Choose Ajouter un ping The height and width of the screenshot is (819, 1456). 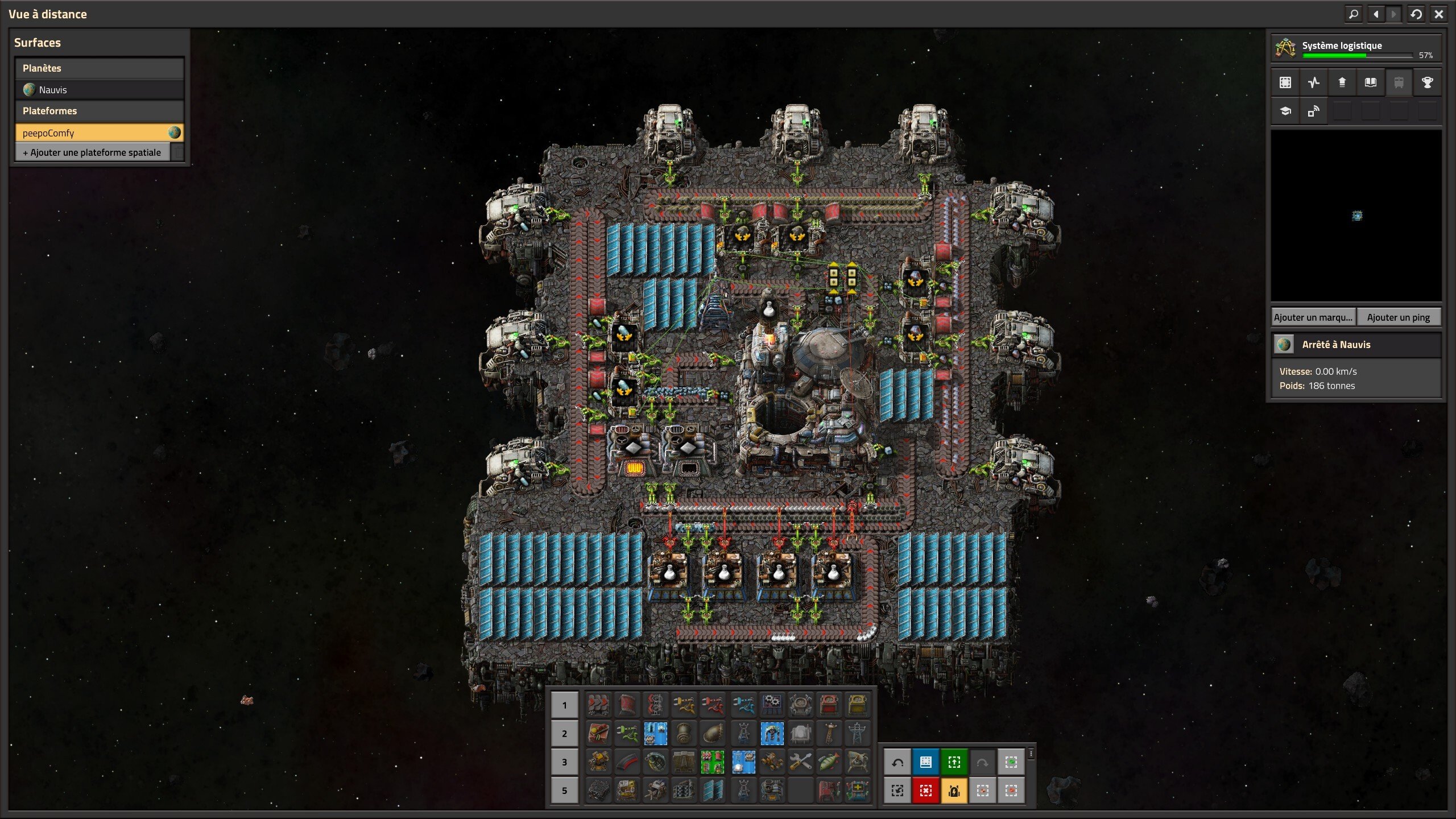click(x=1398, y=317)
